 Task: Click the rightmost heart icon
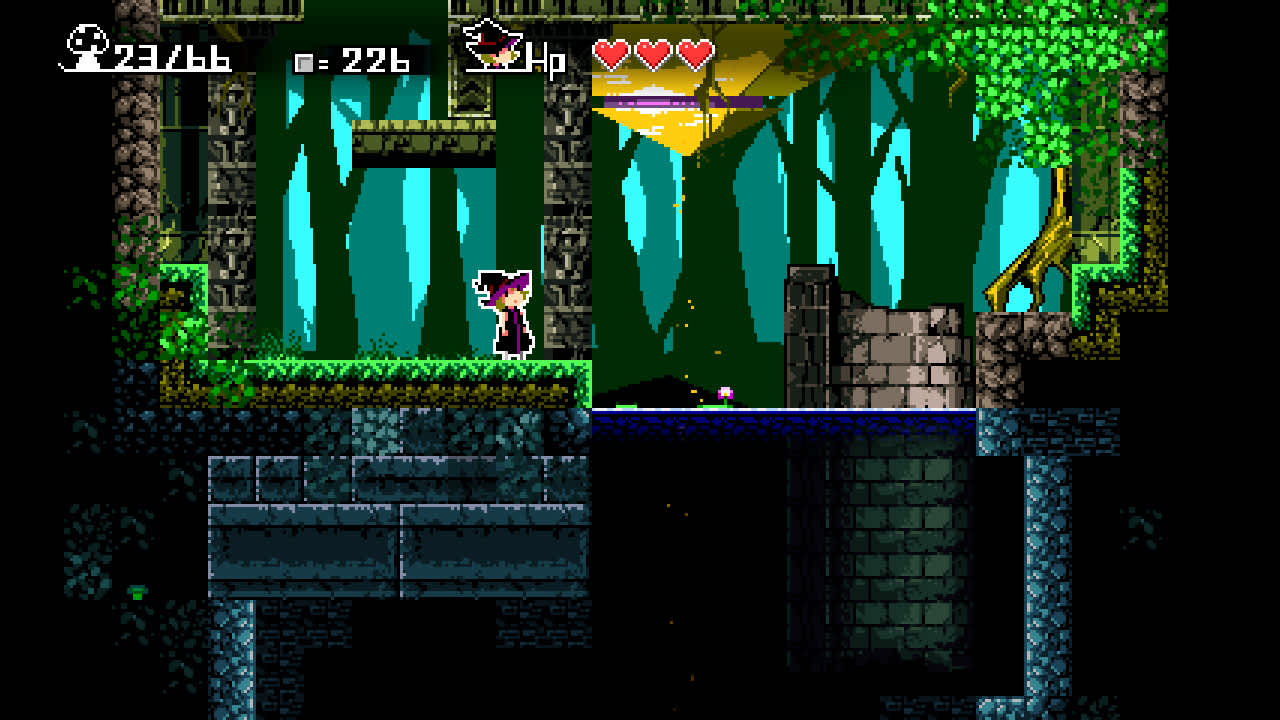point(697,55)
